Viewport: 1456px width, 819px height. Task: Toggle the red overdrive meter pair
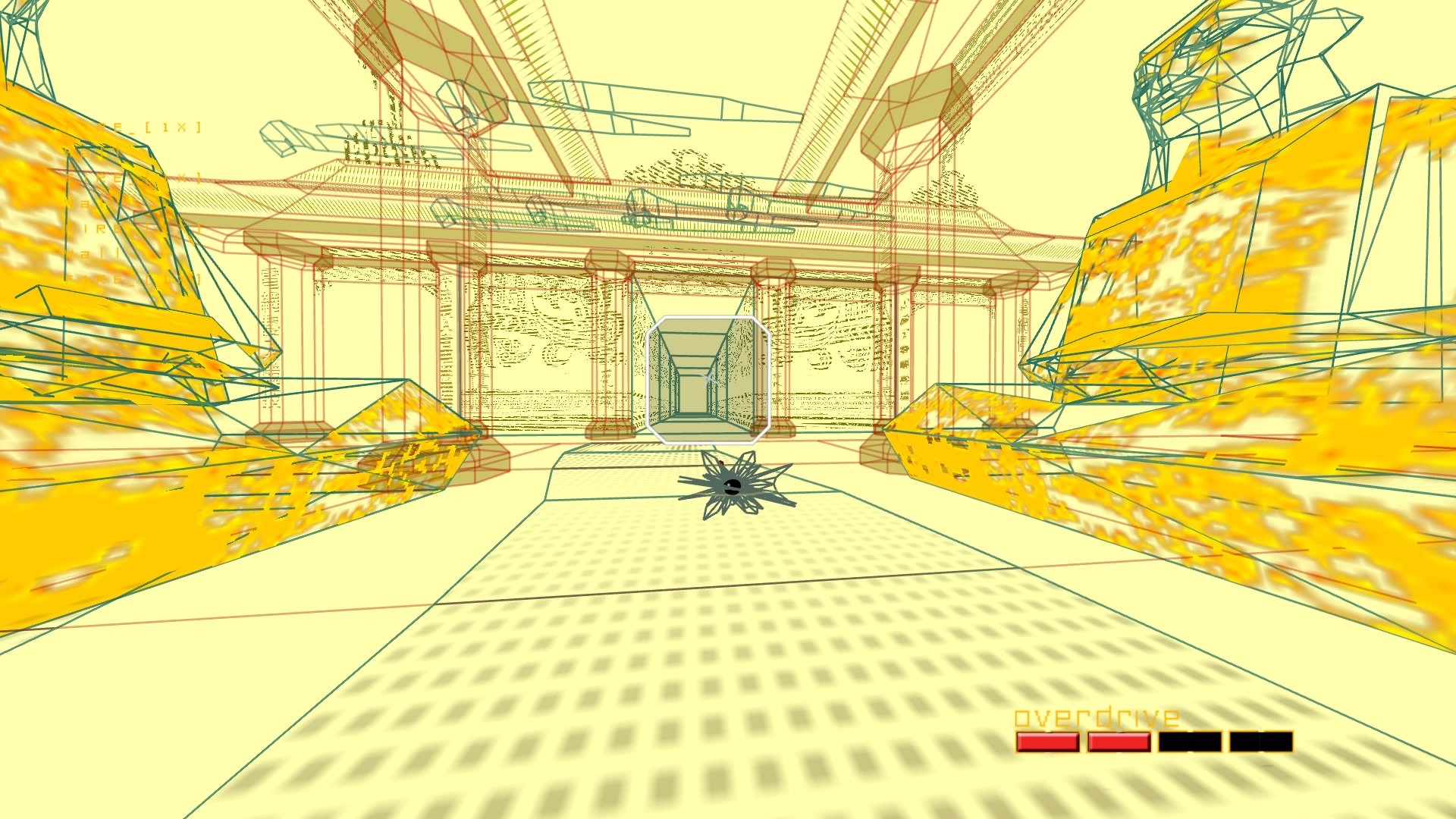pos(1083,742)
